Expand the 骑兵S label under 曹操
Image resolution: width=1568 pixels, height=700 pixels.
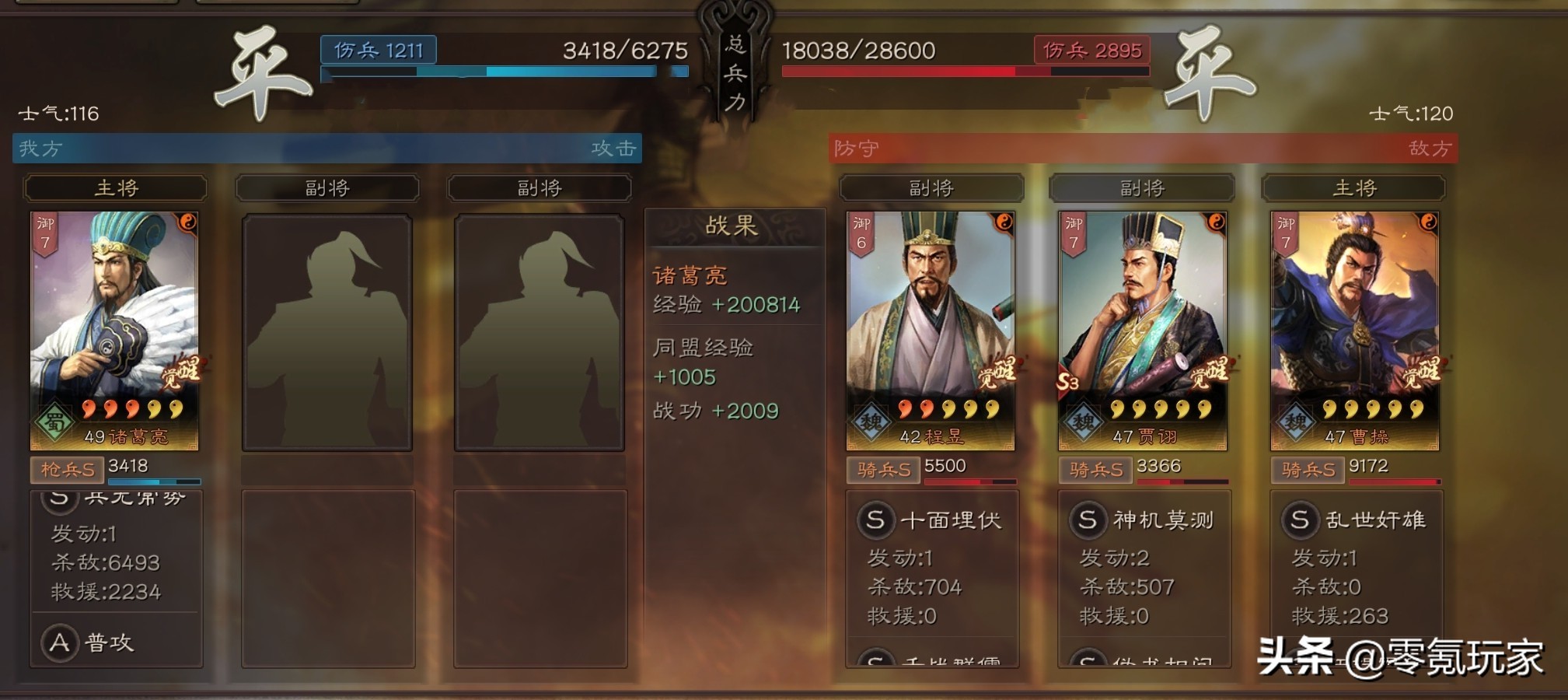tap(1308, 470)
